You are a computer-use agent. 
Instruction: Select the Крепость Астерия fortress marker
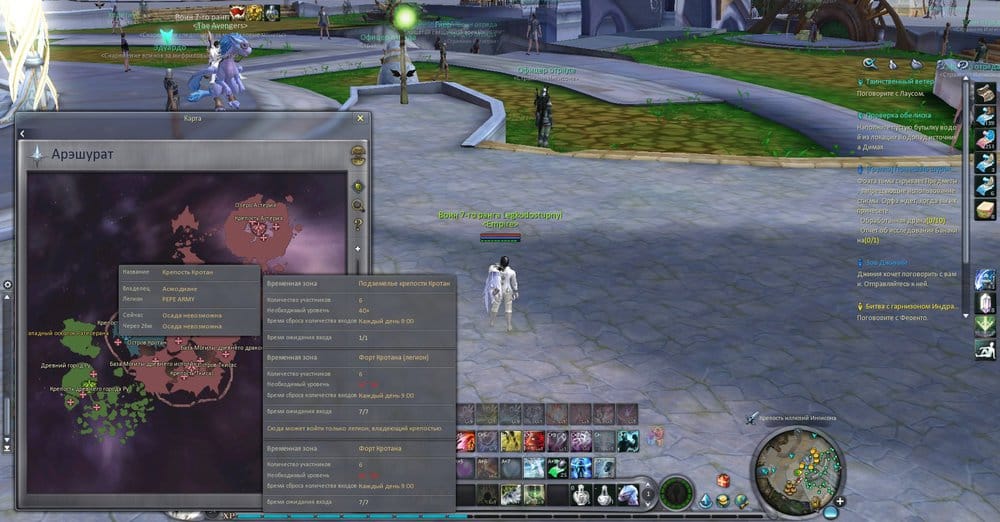pos(263,228)
